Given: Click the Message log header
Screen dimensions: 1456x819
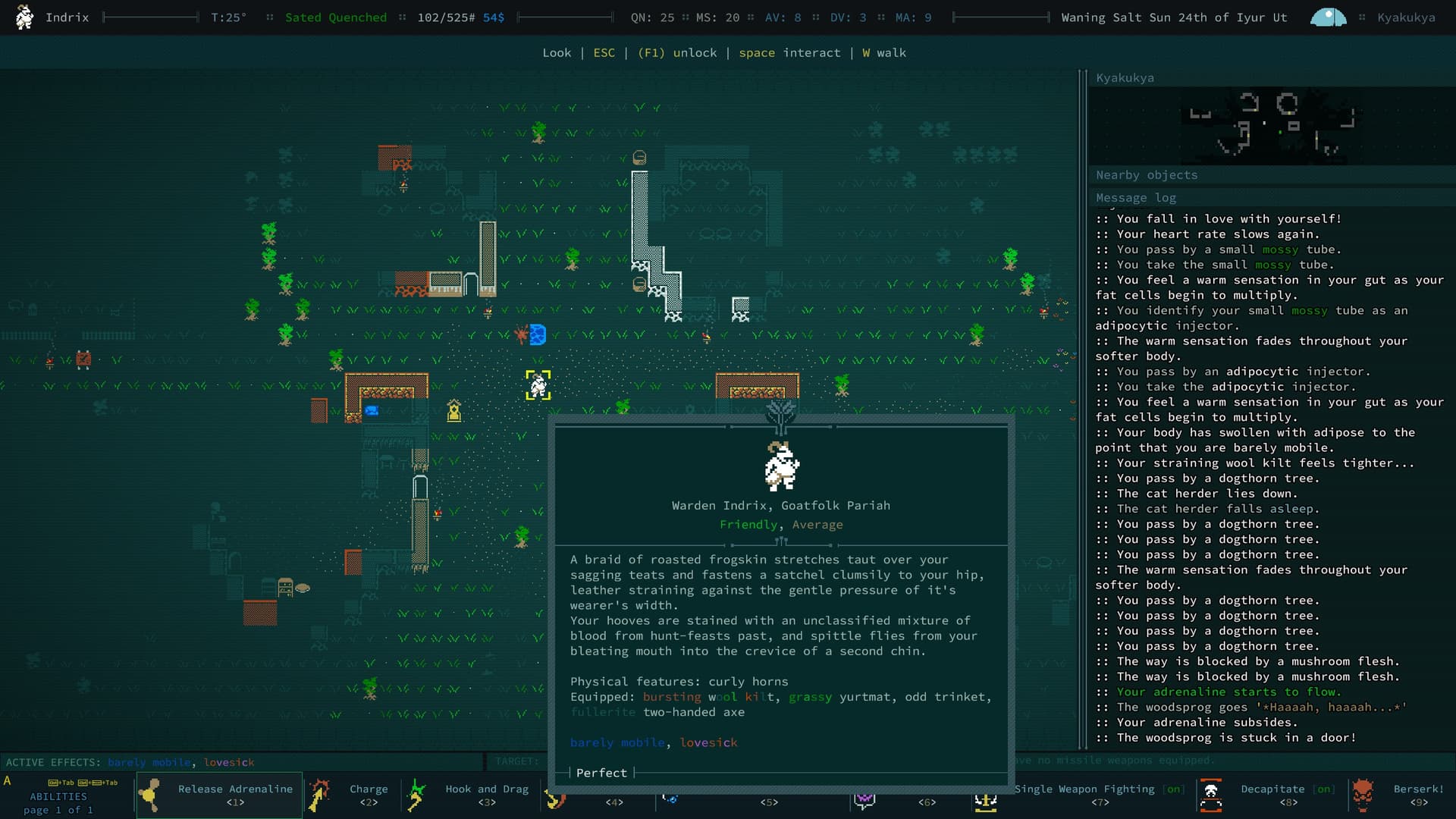Looking at the screenshot, I should [x=1135, y=198].
